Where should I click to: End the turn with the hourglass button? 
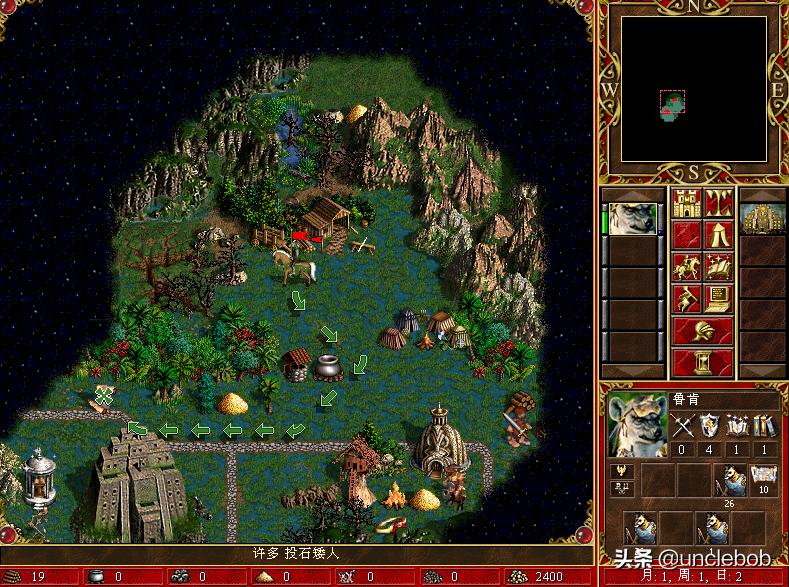click(703, 361)
